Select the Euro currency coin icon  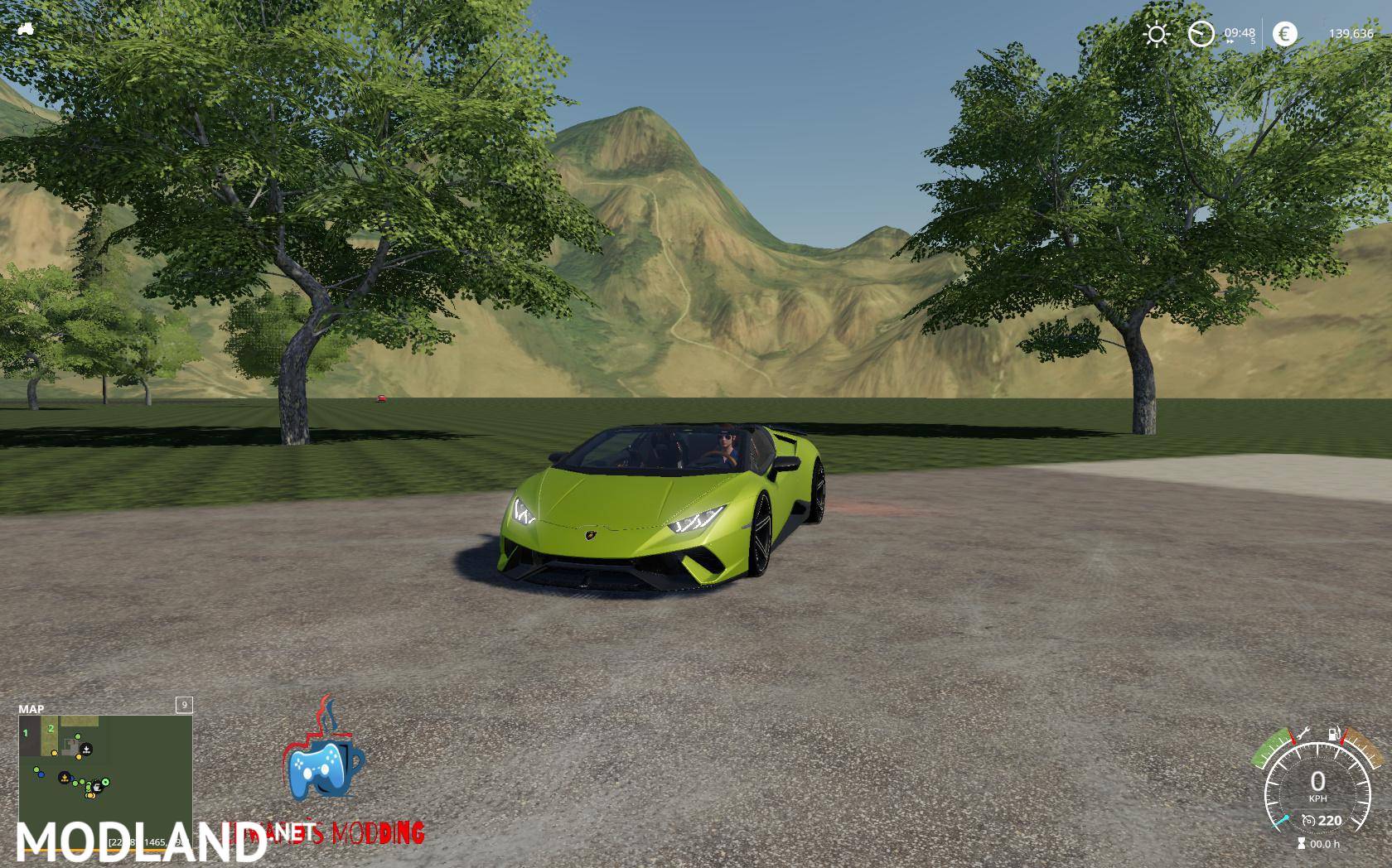(x=1285, y=35)
